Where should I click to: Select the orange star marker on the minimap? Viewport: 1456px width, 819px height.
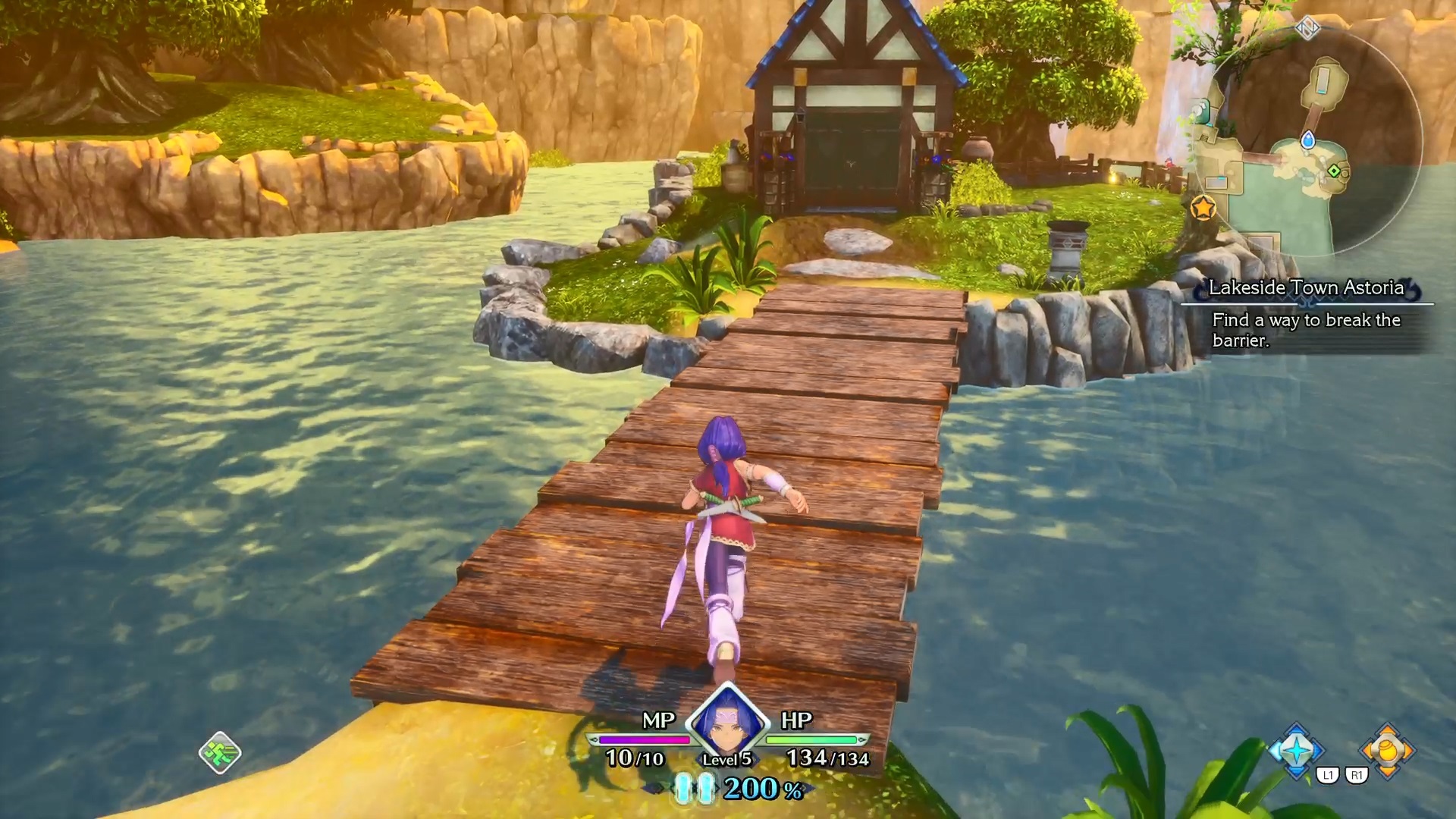(1203, 207)
